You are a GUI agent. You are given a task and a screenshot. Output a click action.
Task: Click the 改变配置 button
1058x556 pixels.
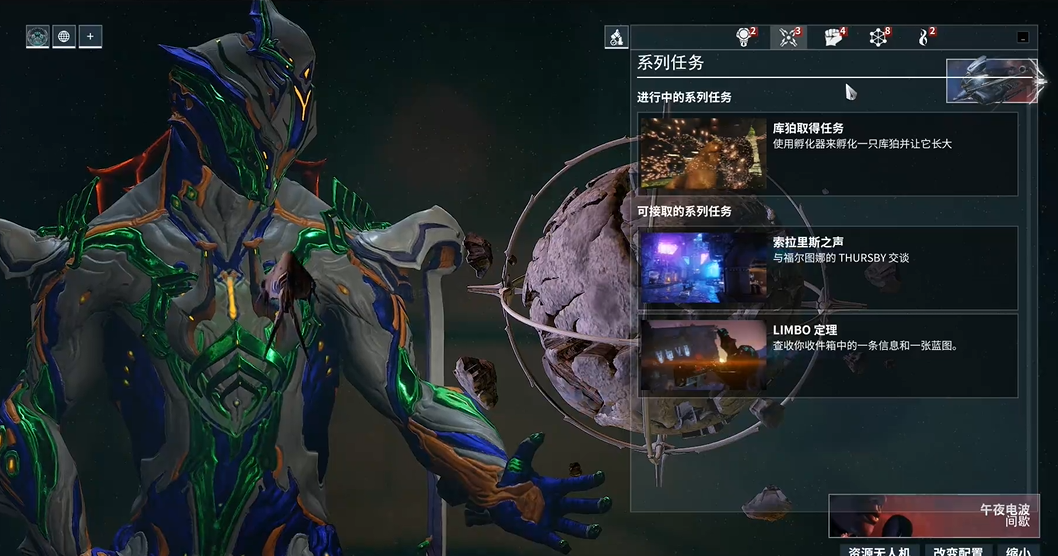click(x=958, y=551)
